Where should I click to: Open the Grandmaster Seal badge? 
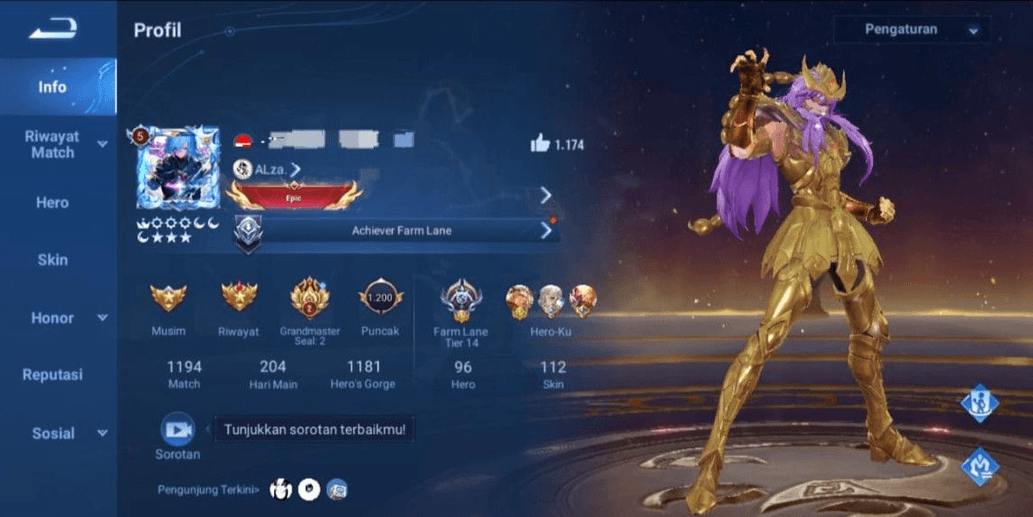(x=309, y=298)
